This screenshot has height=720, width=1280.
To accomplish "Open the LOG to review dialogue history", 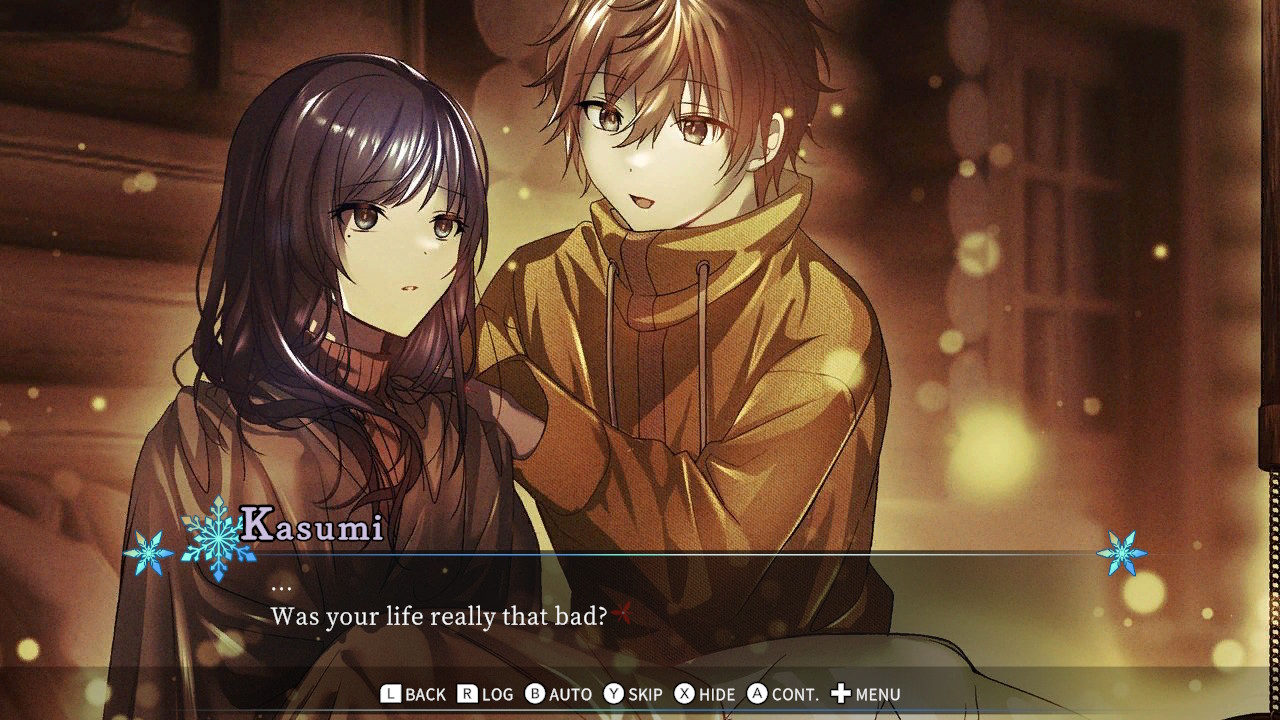I will click(497, 693).
